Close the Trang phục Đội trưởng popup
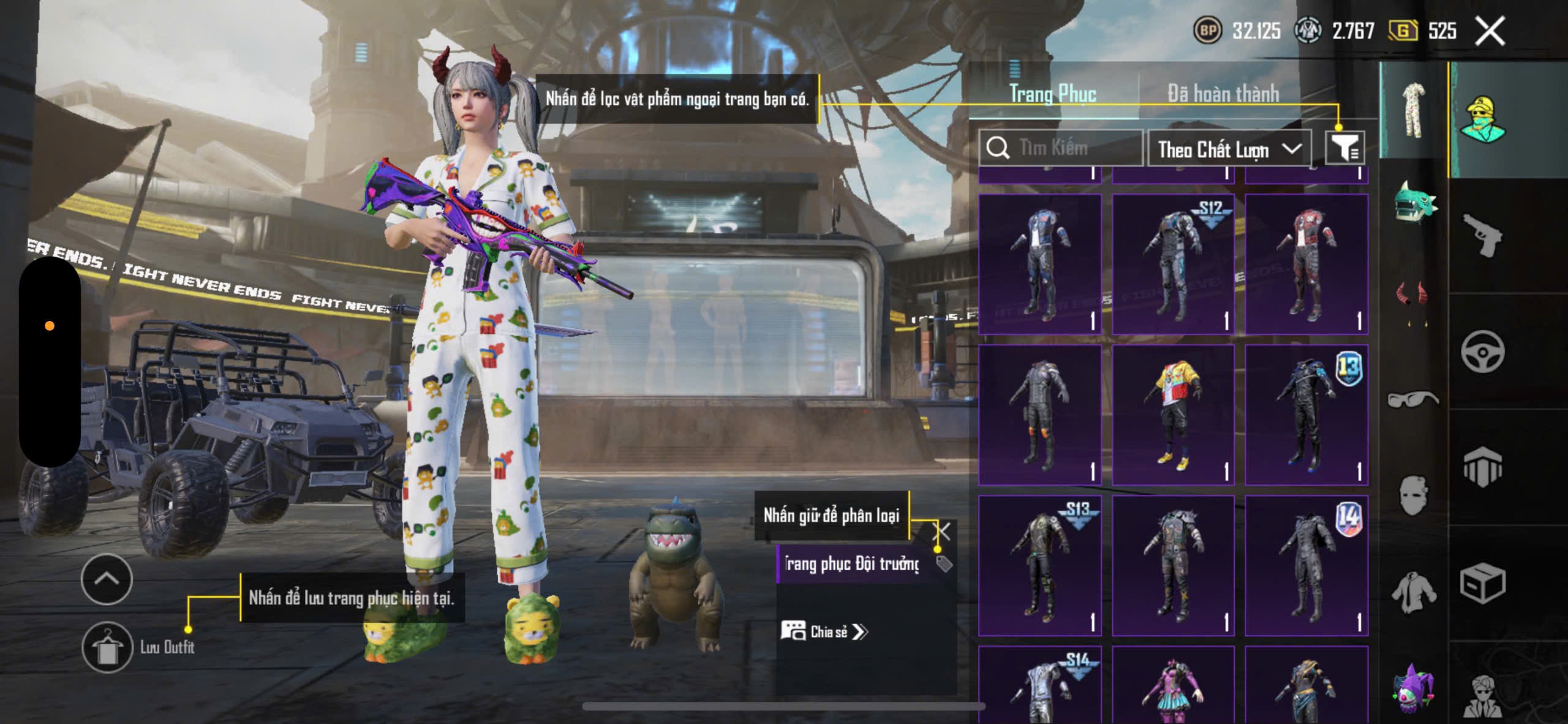This screenshot has width=1568, height=724. tap(941, 531)
